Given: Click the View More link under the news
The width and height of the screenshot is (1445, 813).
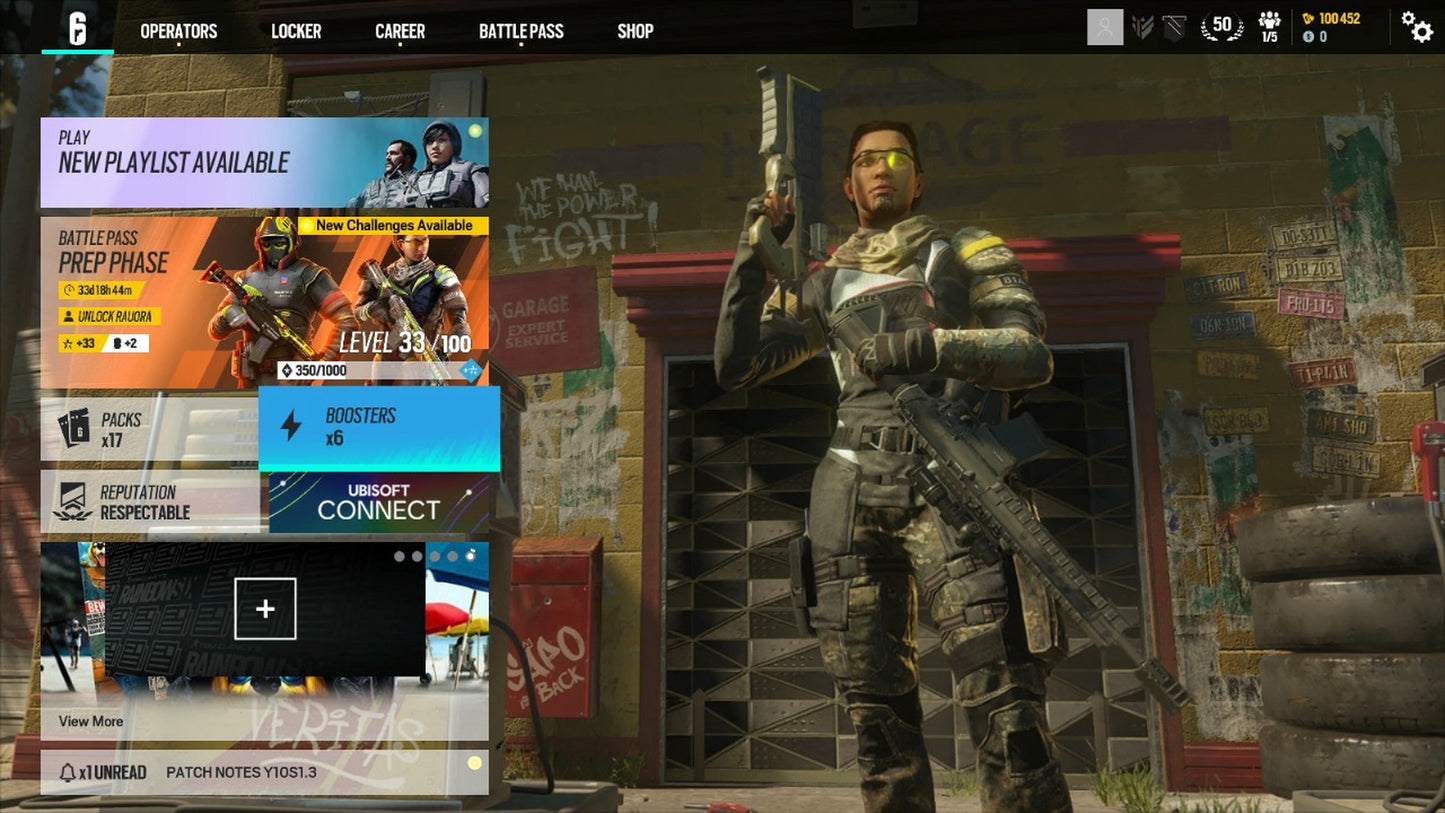Looking at the screenshot, I should [90, 721].
